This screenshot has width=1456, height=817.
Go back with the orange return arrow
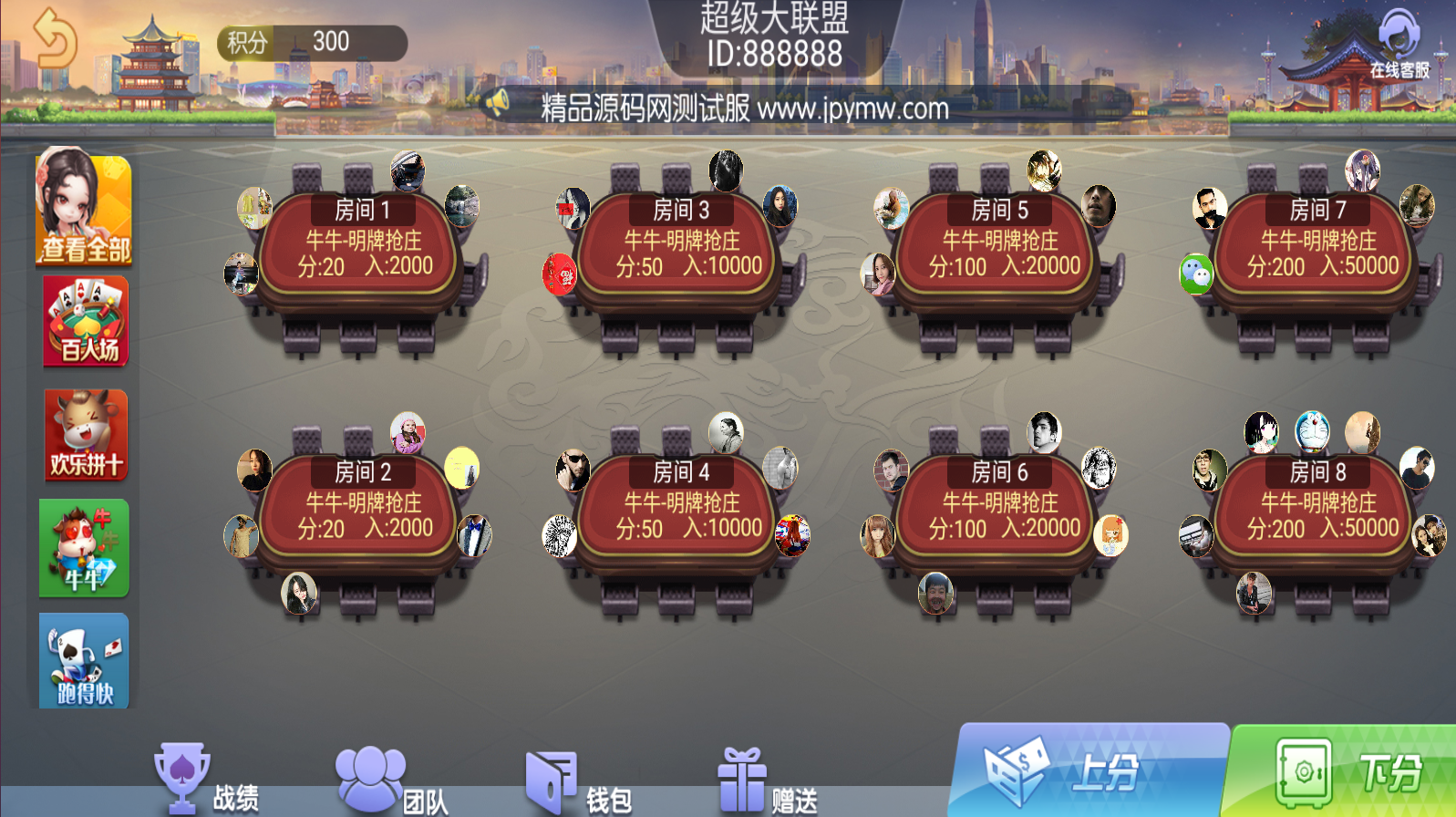(x=55, y=38)
